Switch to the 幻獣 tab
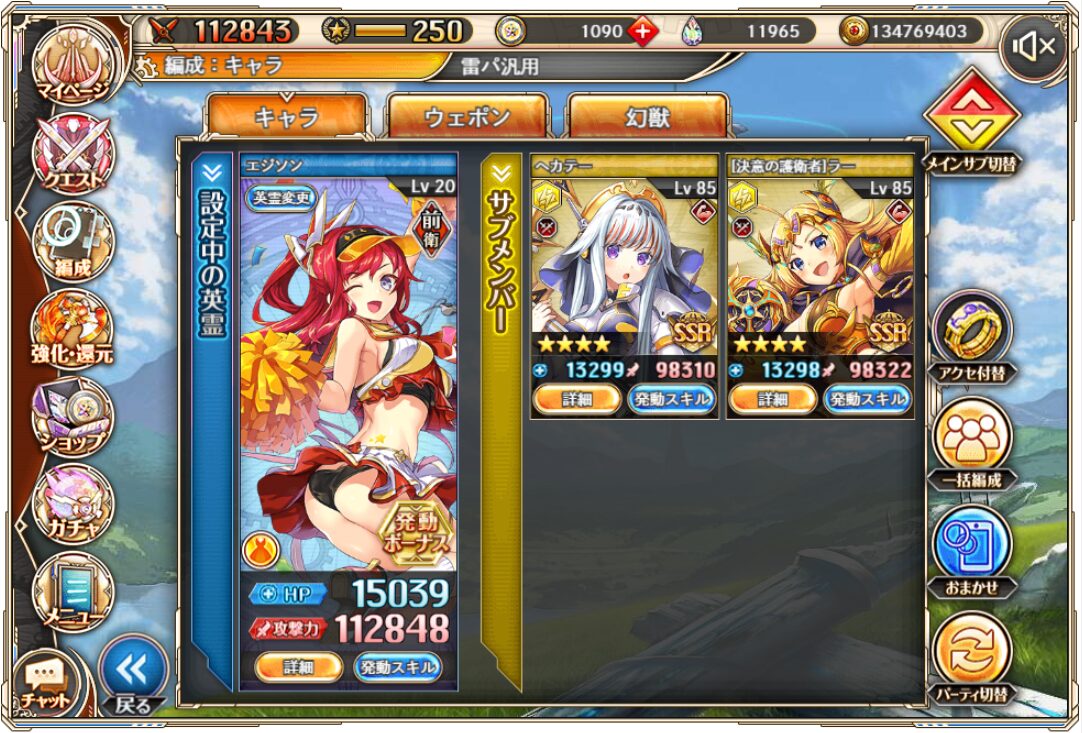Viewport: 1082px width, 733px height. pyautogui.click(x=647, y=117)
